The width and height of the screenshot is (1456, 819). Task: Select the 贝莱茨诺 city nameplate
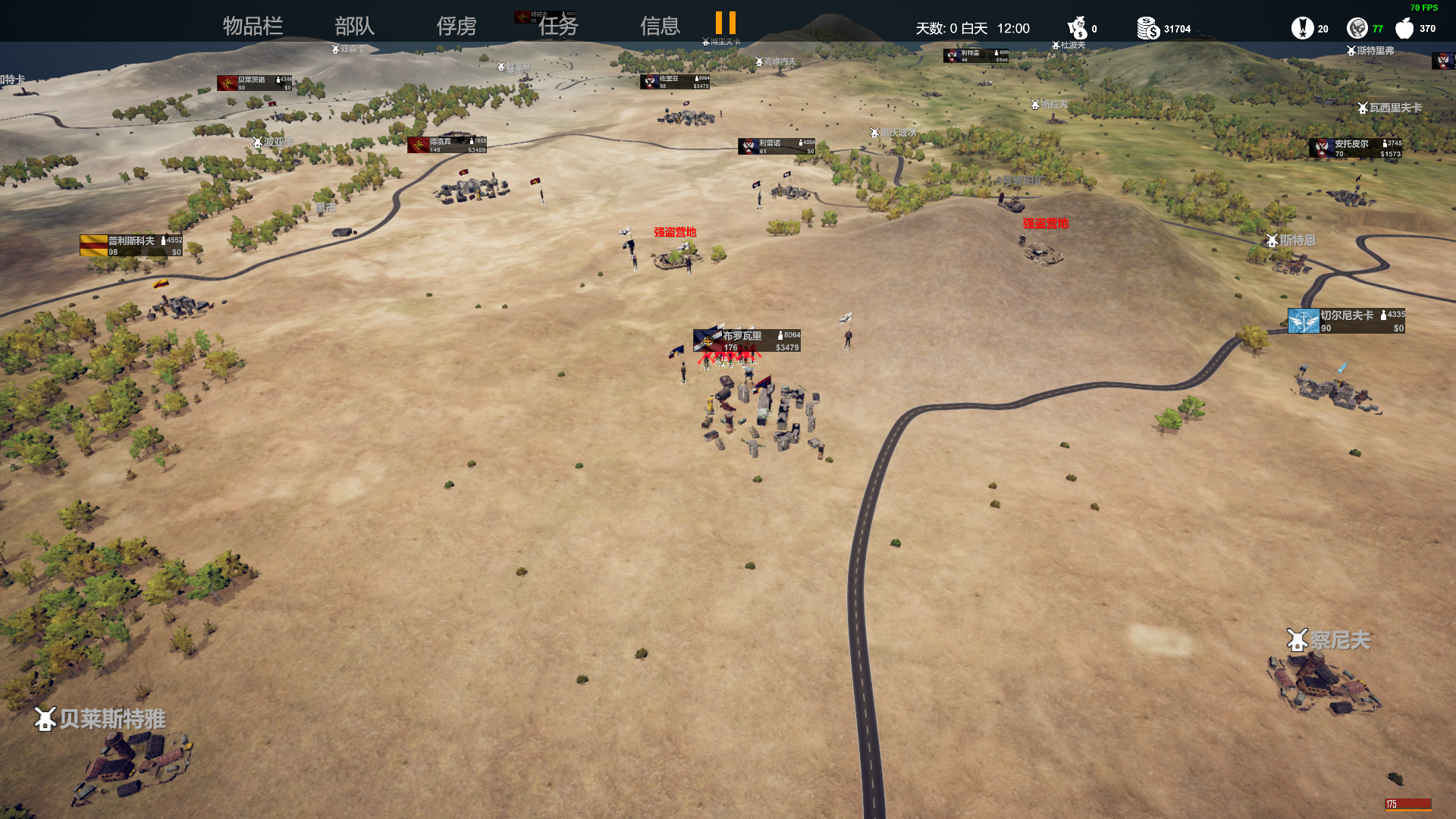[x=254, y=83]
